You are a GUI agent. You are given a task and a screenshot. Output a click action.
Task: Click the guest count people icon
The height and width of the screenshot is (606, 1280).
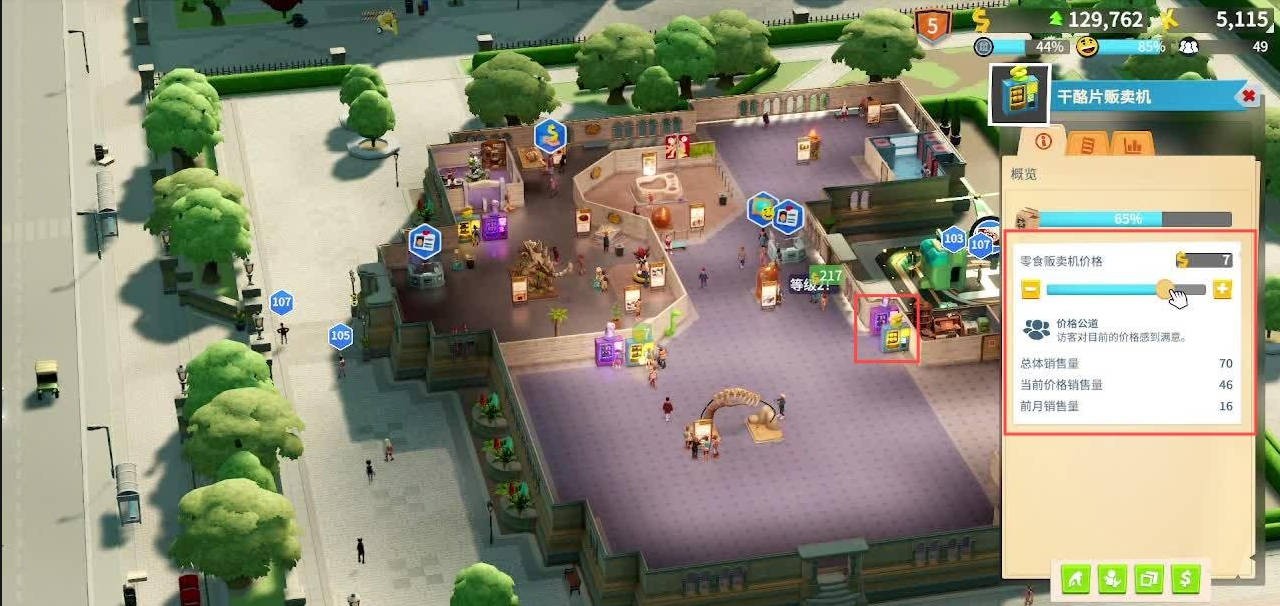pyautogui.click(x=1188, y=46)
